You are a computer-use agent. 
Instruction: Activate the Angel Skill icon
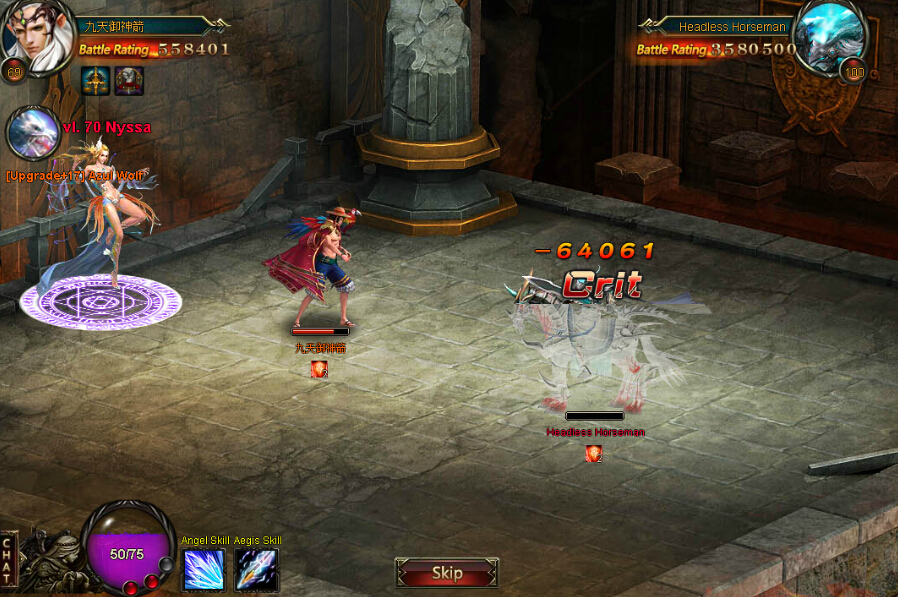[204, 570]
